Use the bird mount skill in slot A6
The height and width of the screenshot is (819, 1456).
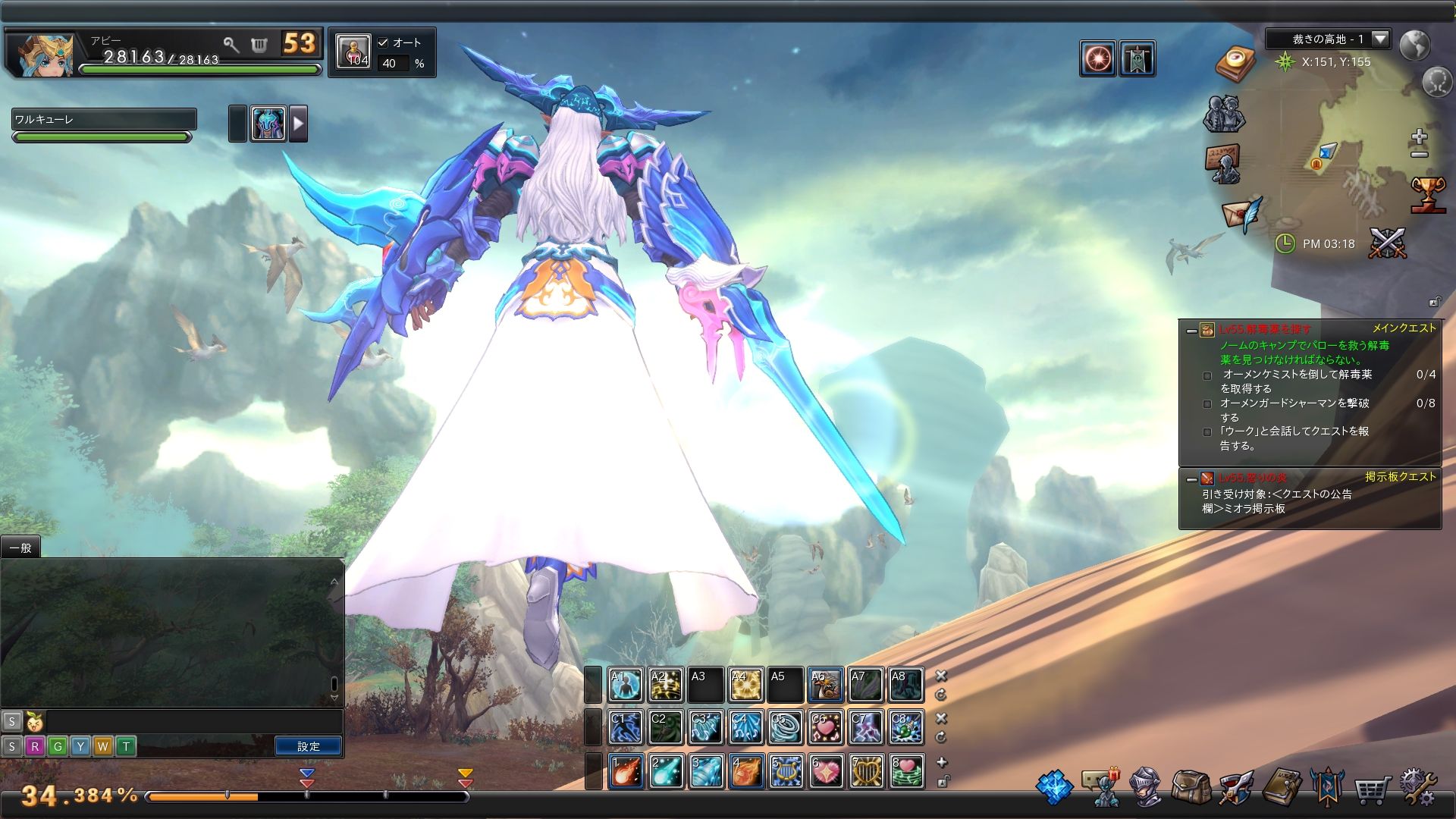[x=825, y=685]
